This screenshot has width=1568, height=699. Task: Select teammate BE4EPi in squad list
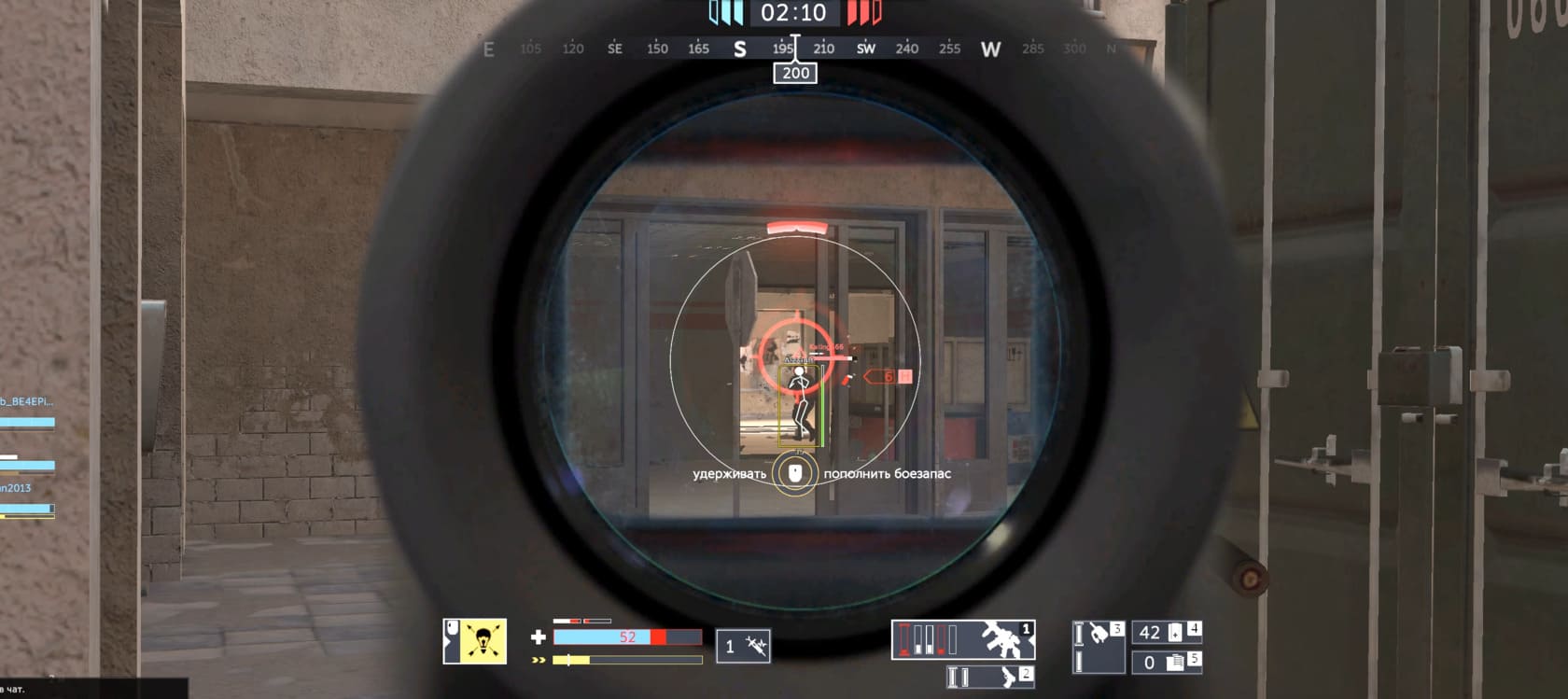tap(27, 402)
